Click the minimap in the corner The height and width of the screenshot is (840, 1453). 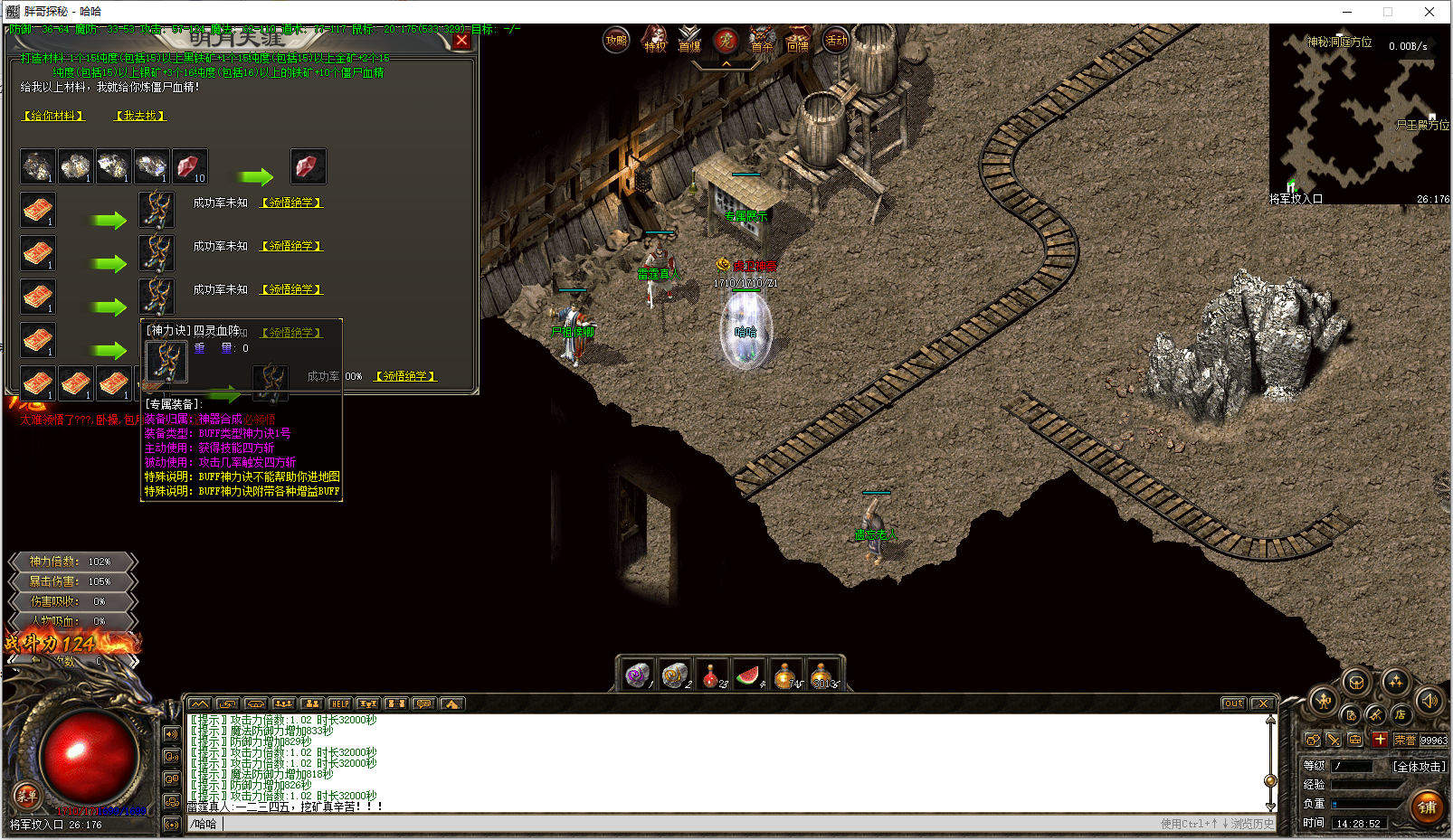coord(1359,114)
